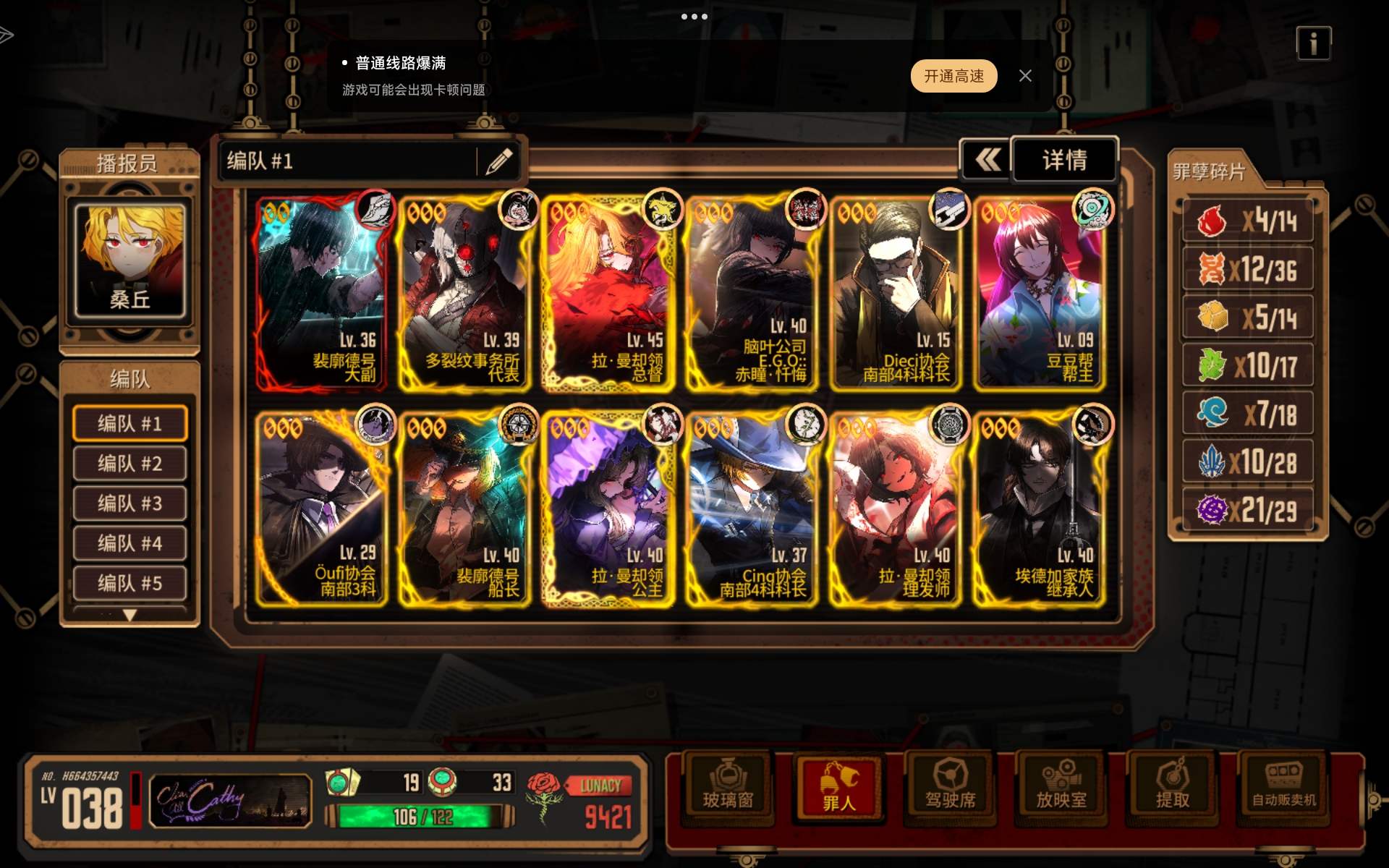Select the 裴廓德号大副 Lv. 36 card
The width and height of the screenshot is (1389, 868).
[x=322, y=293]
